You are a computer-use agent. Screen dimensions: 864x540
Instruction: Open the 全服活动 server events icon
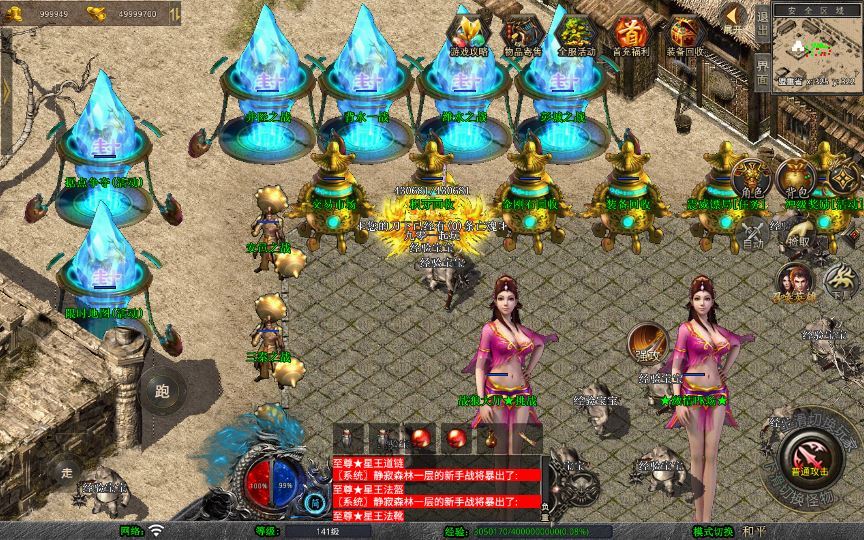[574, 32]
